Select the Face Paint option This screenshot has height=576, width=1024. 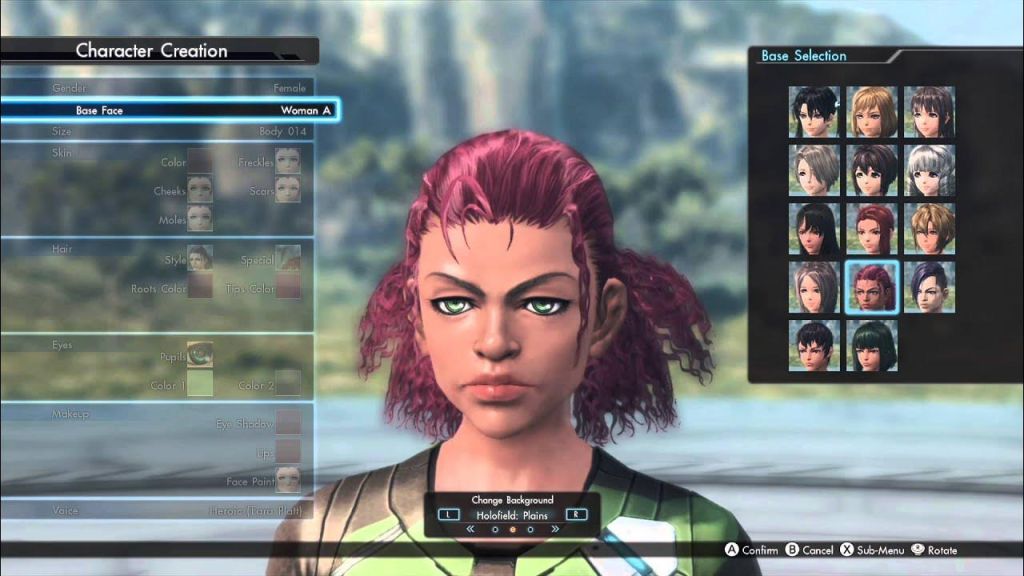pos(288,480)
